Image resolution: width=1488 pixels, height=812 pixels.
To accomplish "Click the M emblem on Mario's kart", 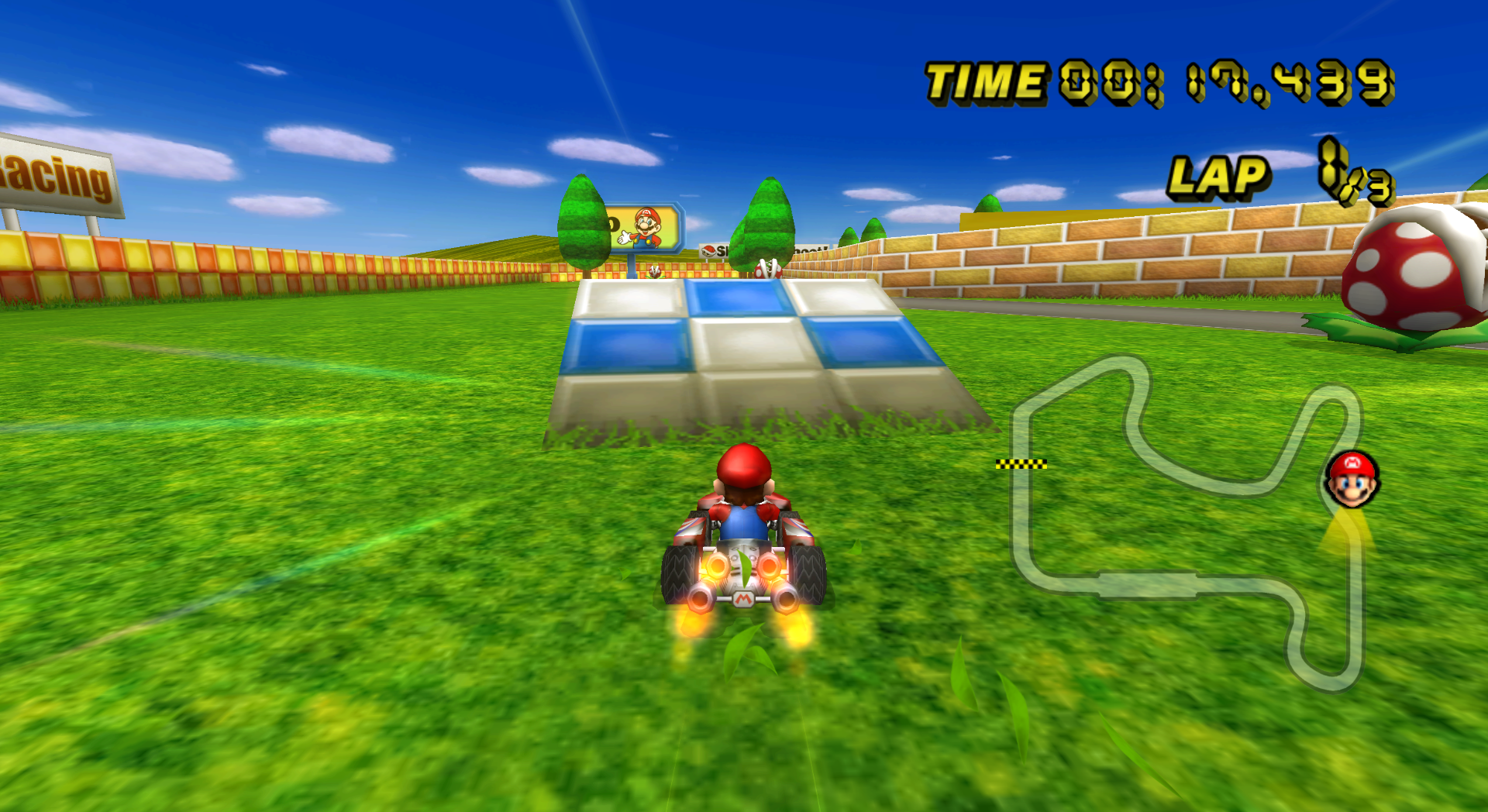I will point(742,598).
